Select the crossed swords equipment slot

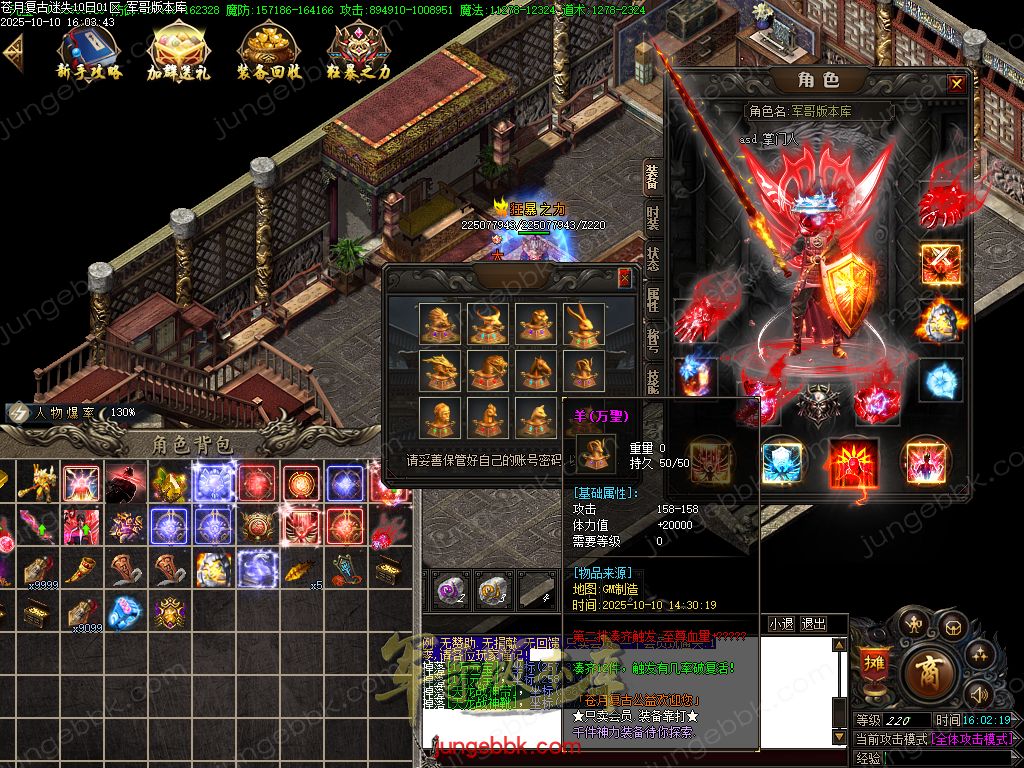point(940,263)
